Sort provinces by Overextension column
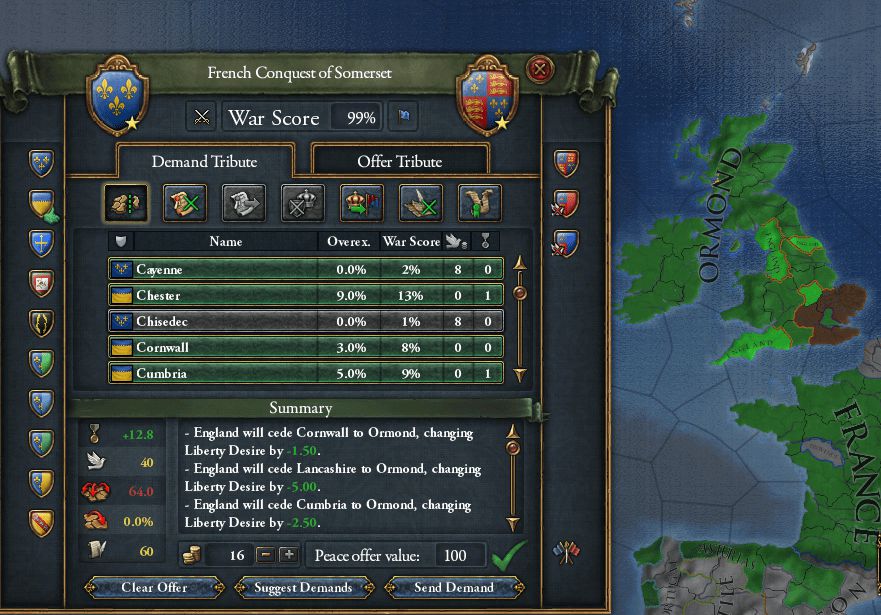The image size is (881, 615). (349, 241)
